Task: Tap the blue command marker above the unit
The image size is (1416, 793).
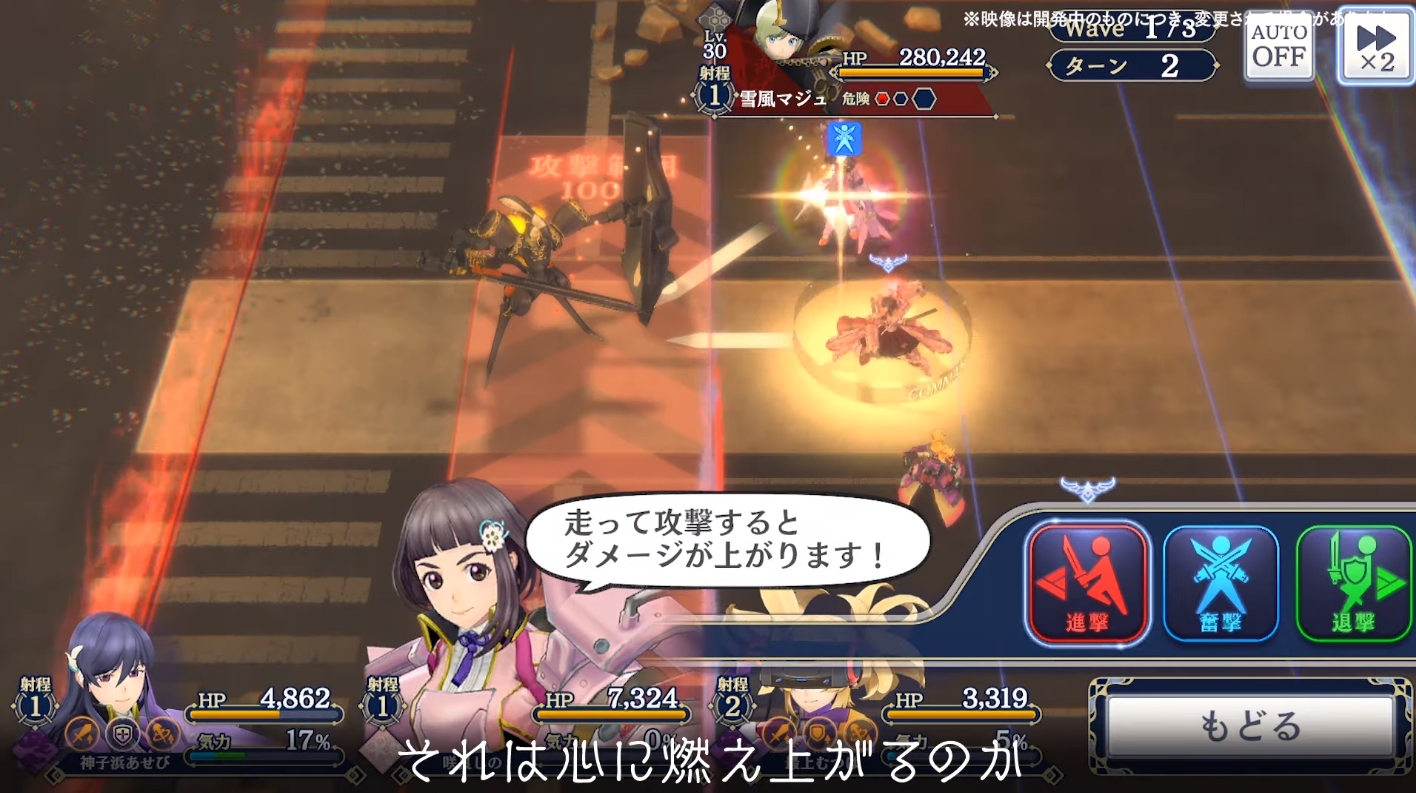Action: point(845,140)
